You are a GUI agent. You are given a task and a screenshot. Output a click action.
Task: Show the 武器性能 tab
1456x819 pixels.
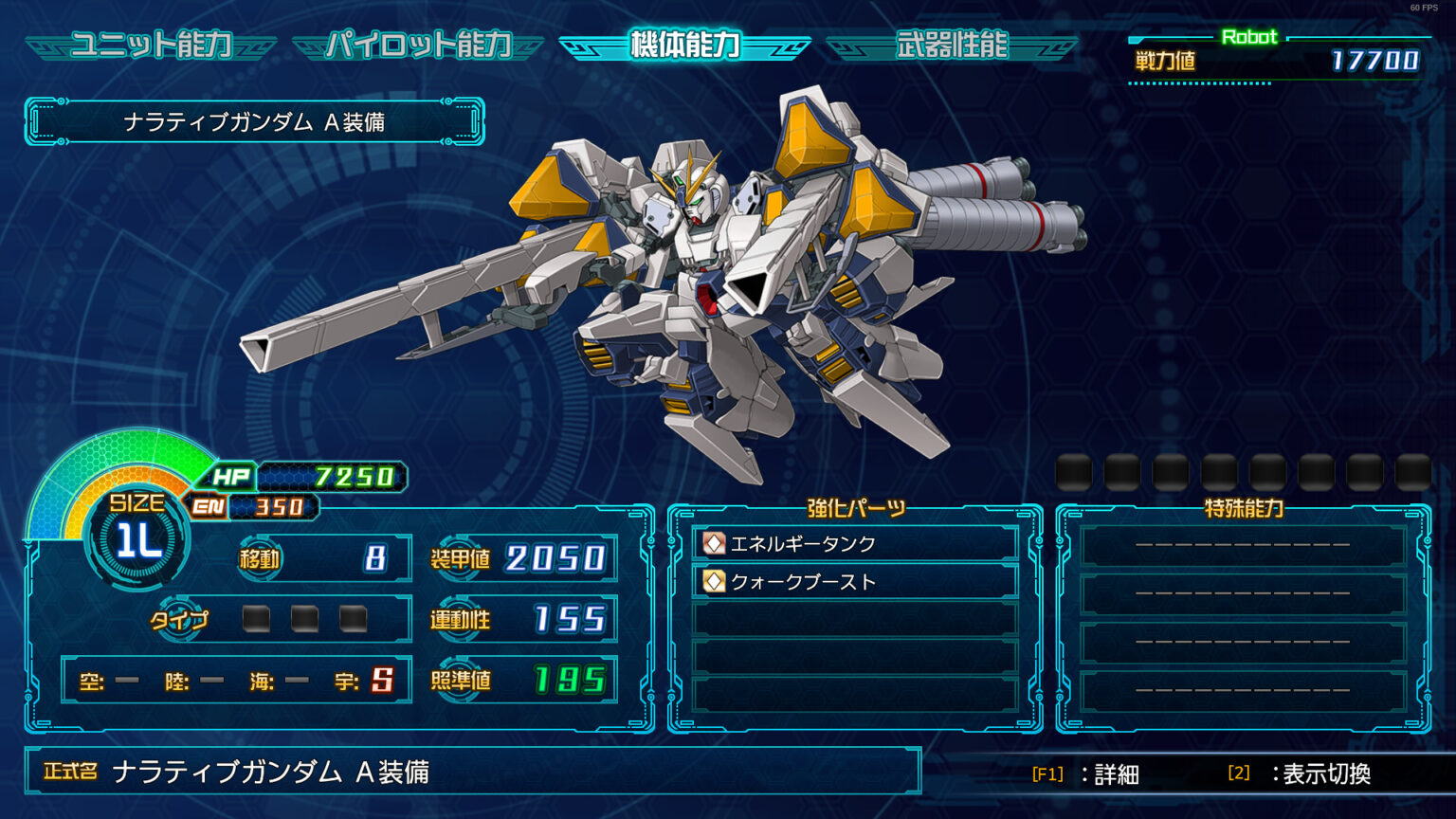[x=952, y=45]
